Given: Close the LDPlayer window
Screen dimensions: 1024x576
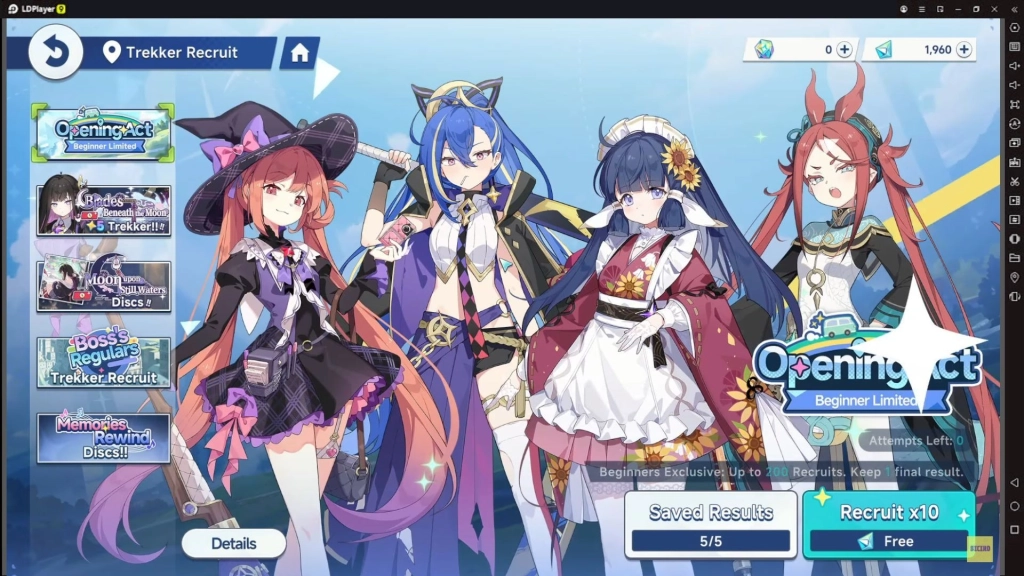Looking at the screenshot, I should click(x=993, y=8).
